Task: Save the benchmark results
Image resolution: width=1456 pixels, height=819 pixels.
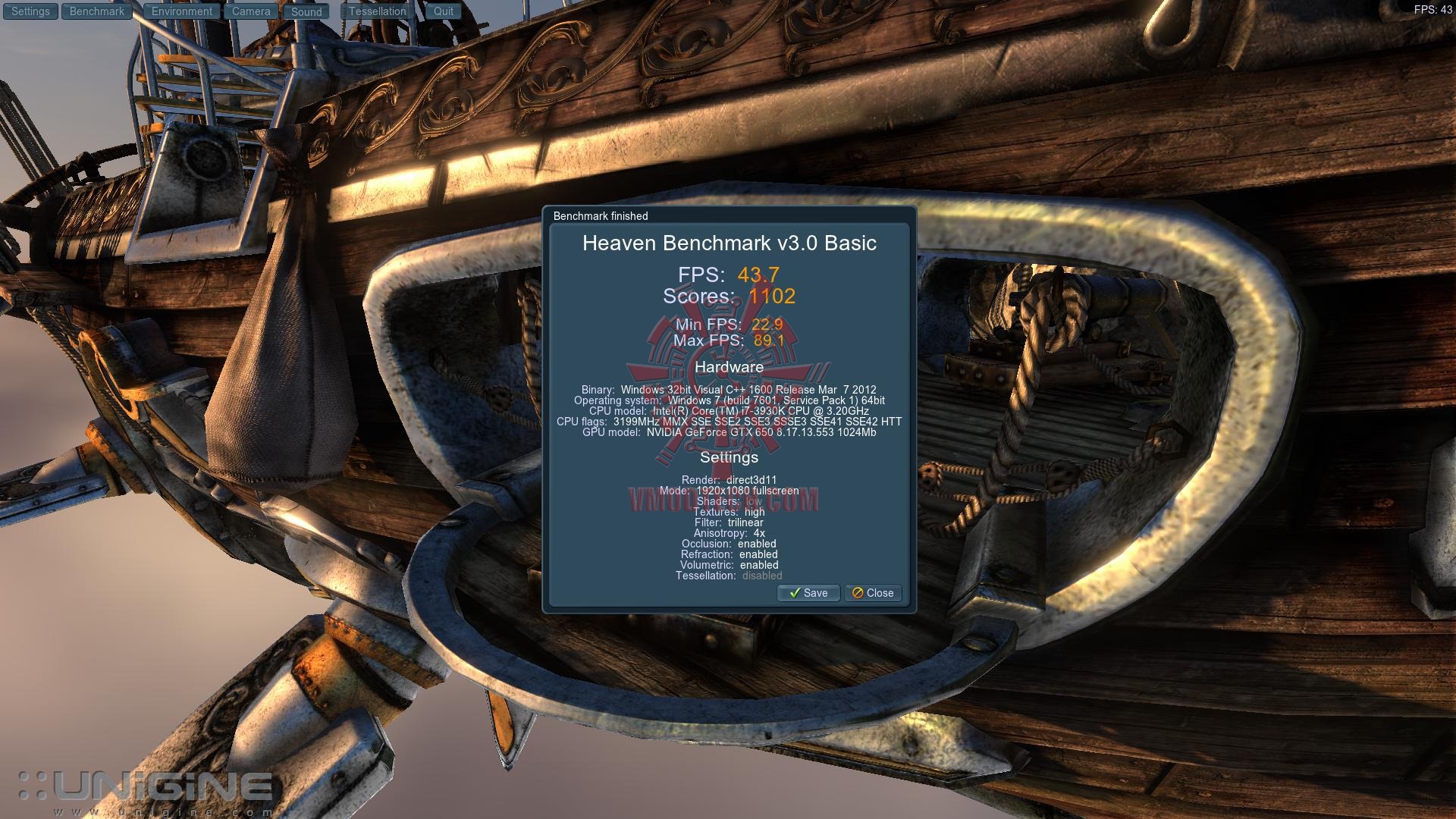Action: tap(808, 593)
